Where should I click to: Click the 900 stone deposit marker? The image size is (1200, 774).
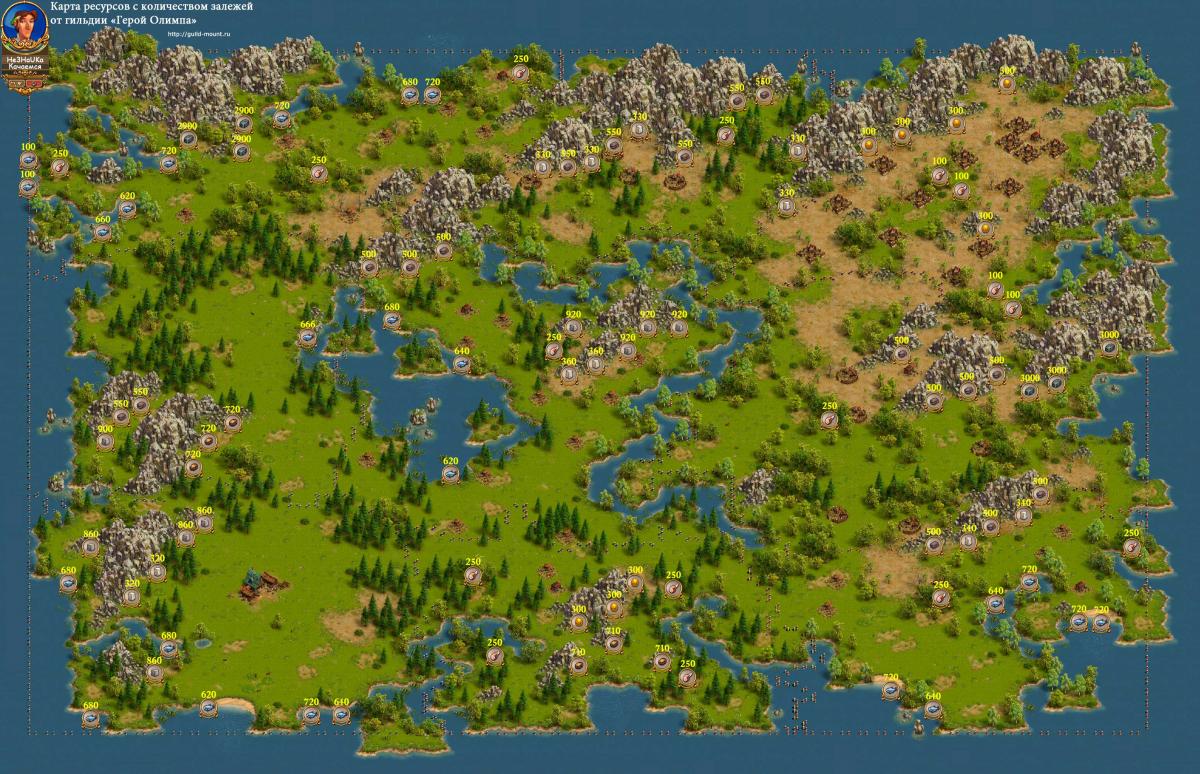pyautogui.click(x=105, y=443)
